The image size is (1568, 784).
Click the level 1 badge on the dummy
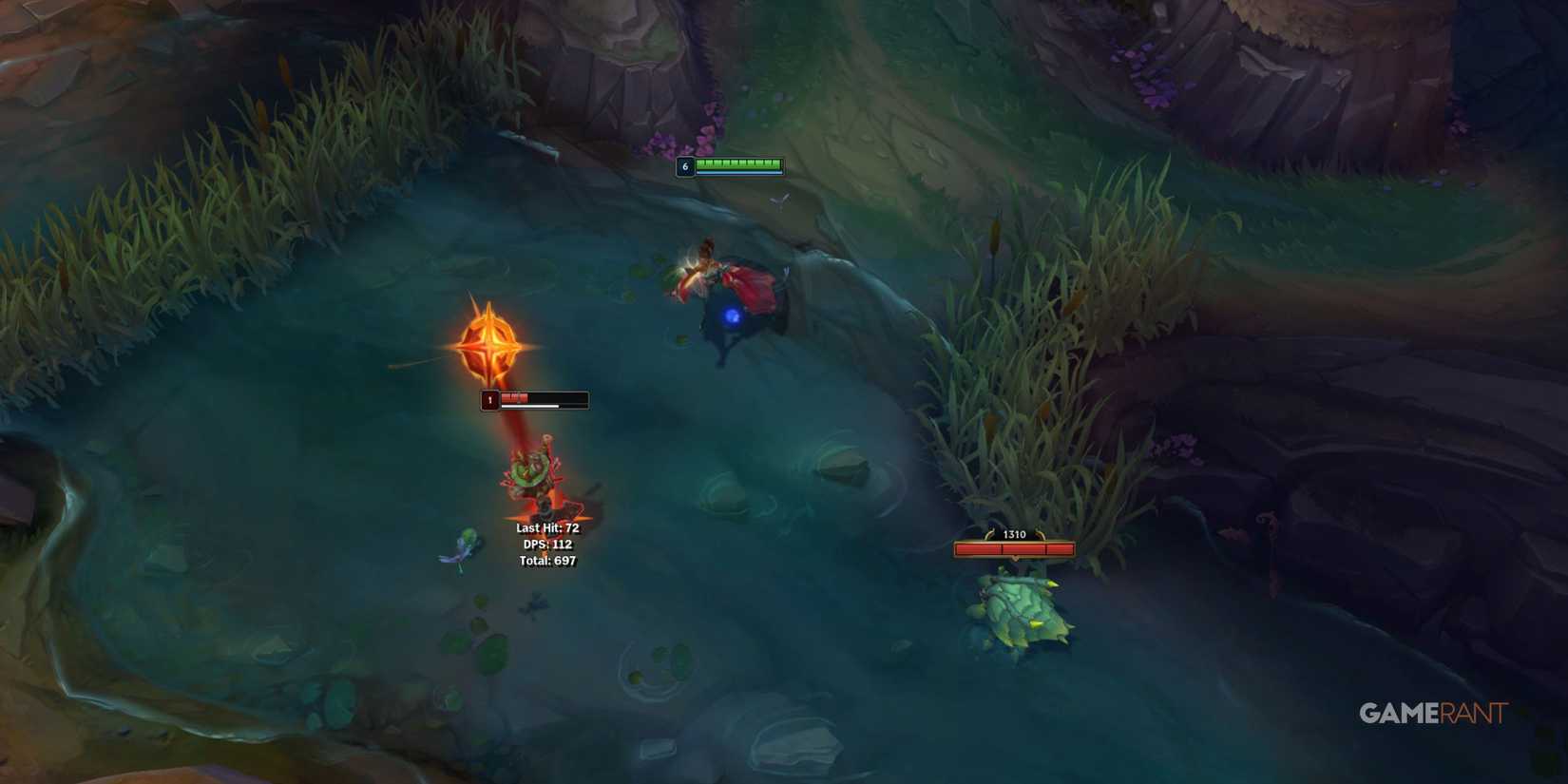(x=490, y=400)
